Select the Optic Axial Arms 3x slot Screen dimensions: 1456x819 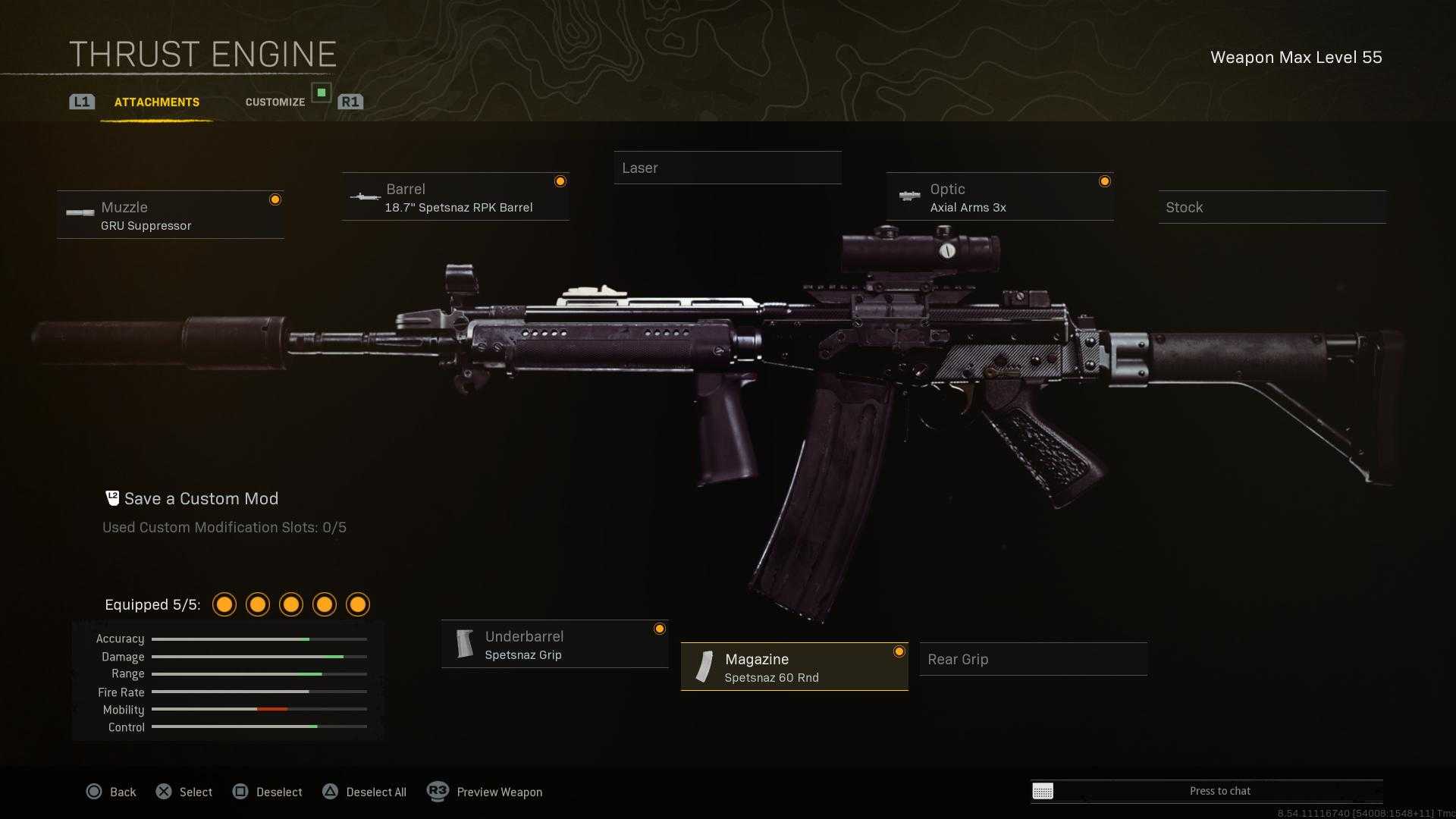click(999, 197)
